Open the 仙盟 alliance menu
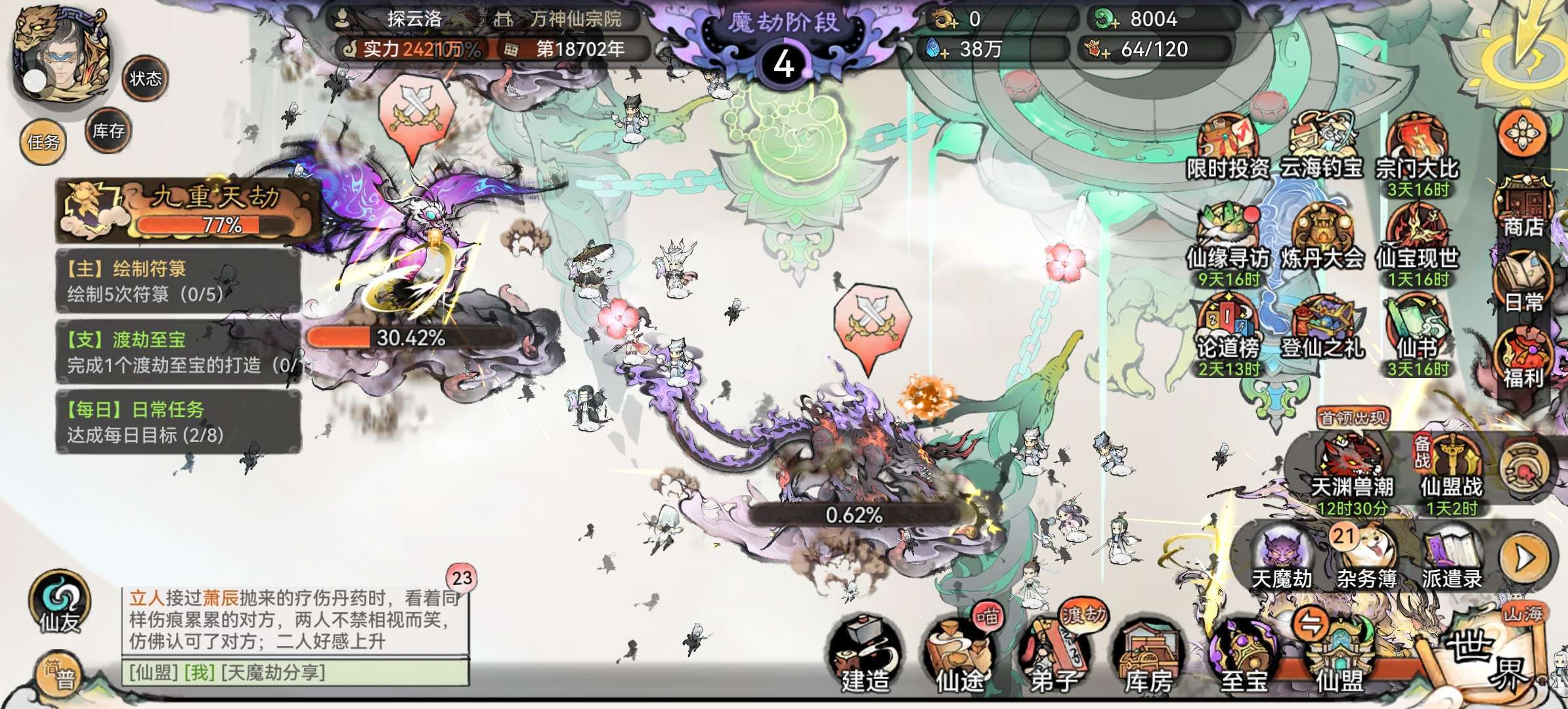This screenshot has height=709, width=1568. click(1339, 656)
